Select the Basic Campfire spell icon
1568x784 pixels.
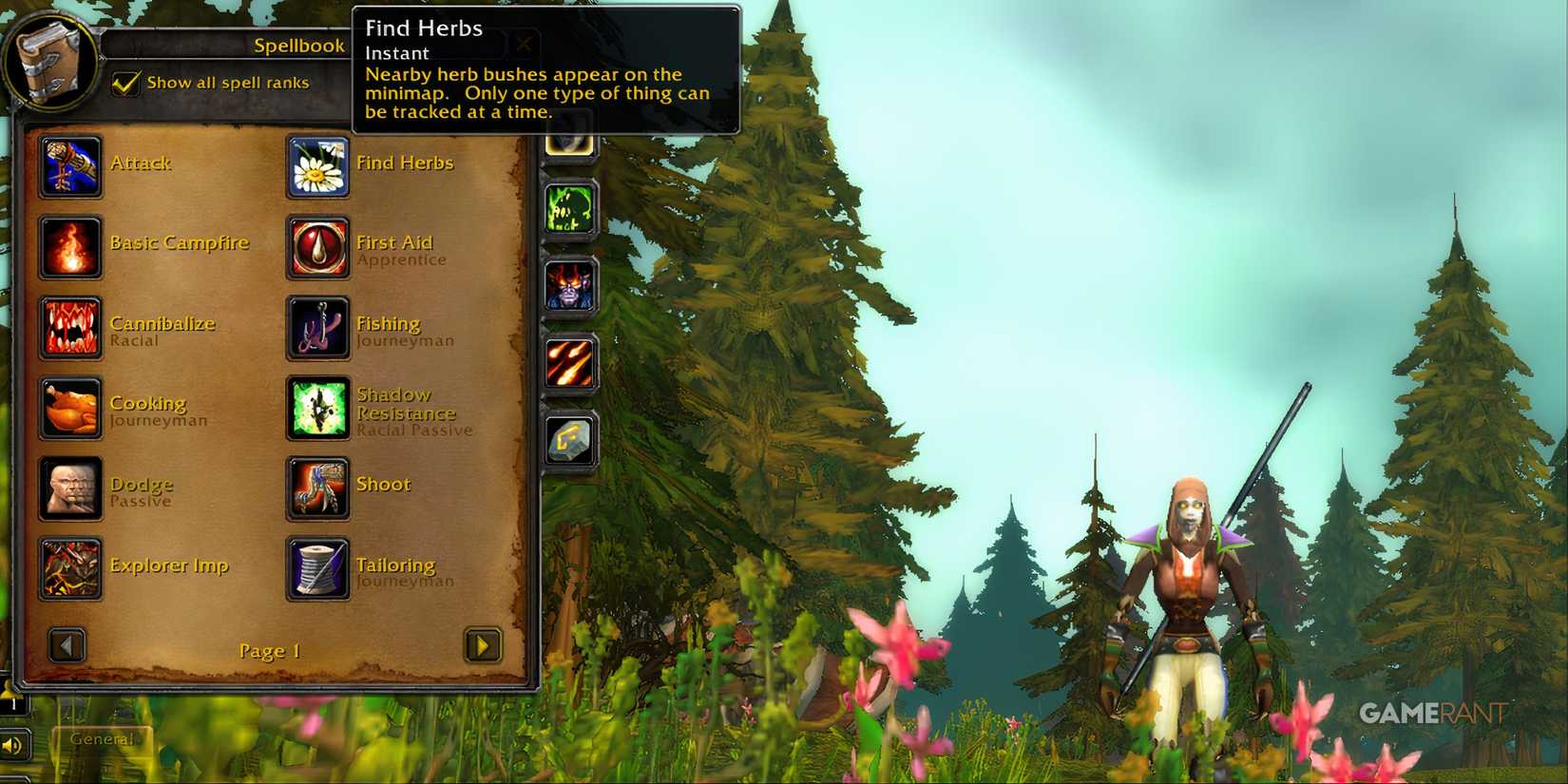pos(70,245)
